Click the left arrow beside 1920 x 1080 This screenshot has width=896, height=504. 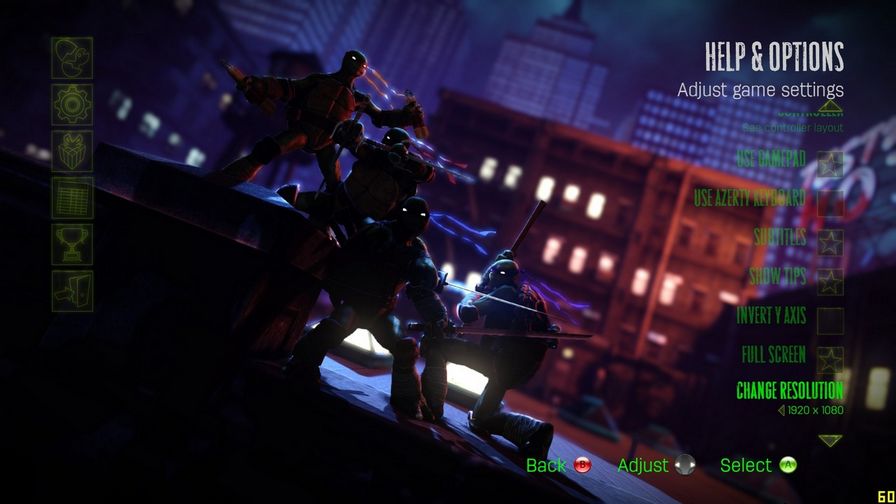point(781,410)
